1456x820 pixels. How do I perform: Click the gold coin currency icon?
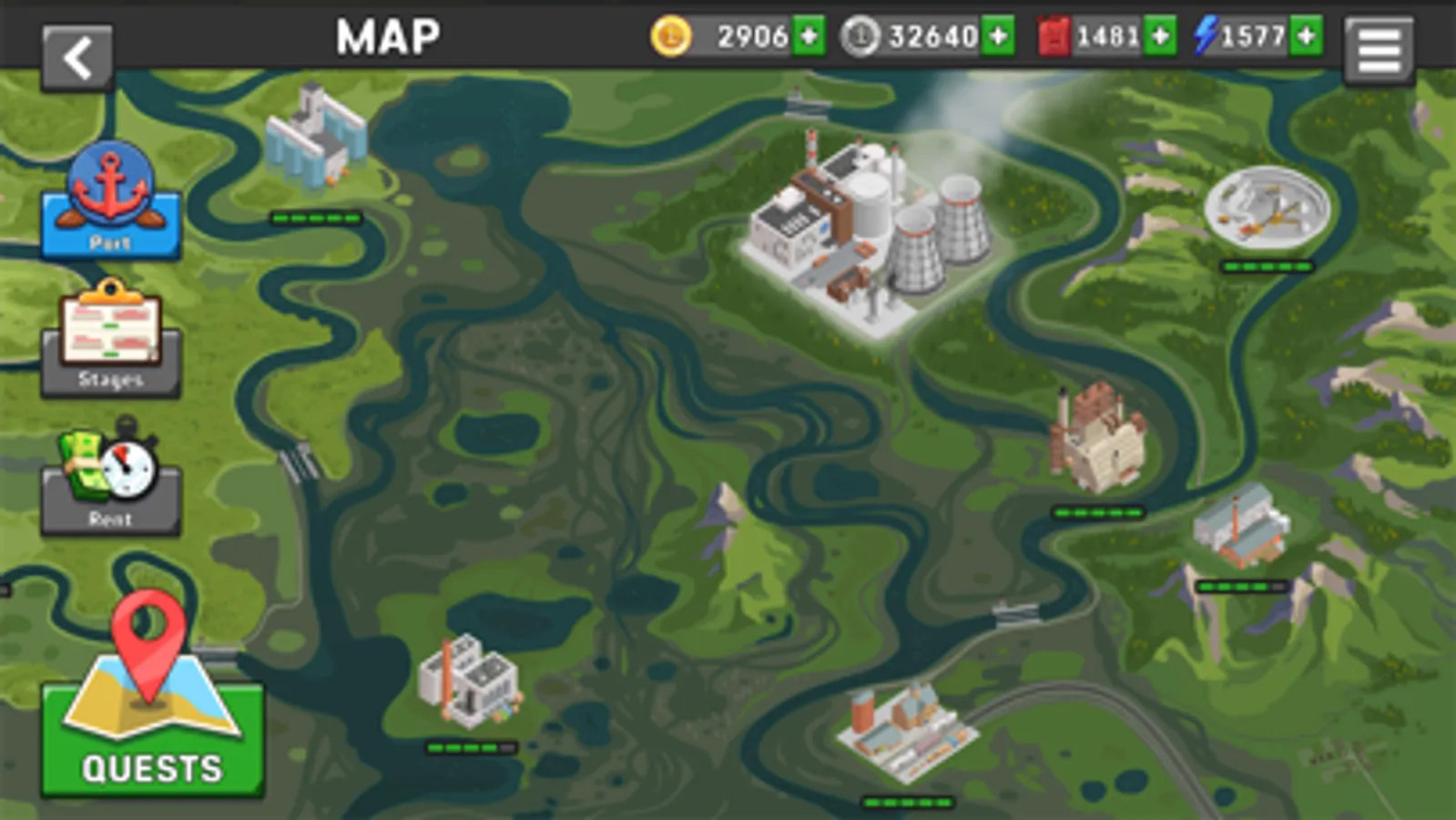671,36
